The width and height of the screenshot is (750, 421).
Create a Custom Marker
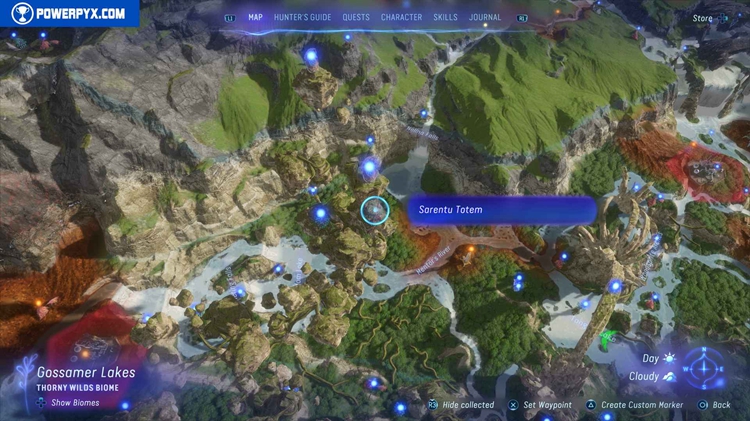pos(636,405)
